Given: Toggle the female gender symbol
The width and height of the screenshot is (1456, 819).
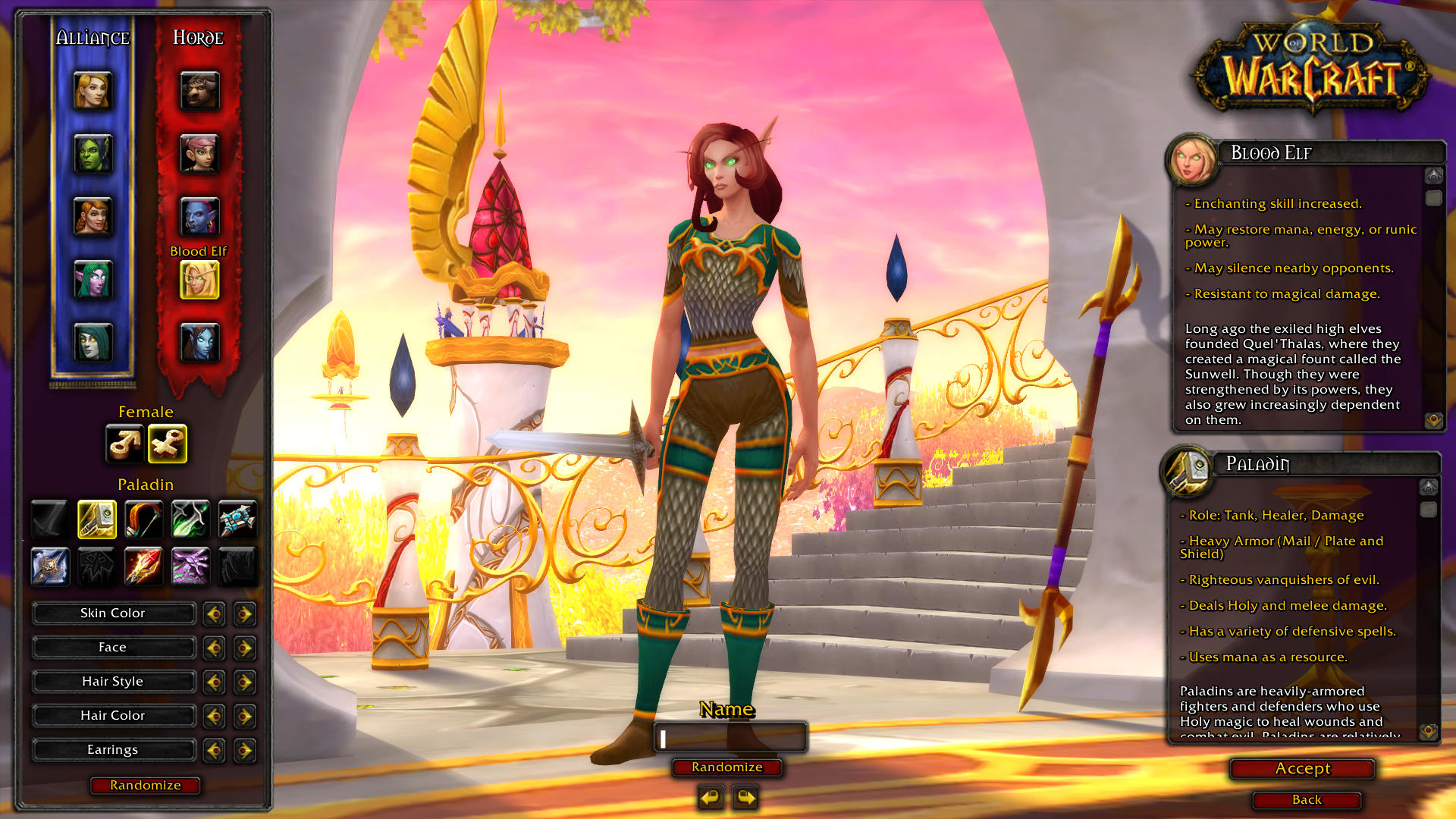Looking at the screenshot, I should coord(168,444).
